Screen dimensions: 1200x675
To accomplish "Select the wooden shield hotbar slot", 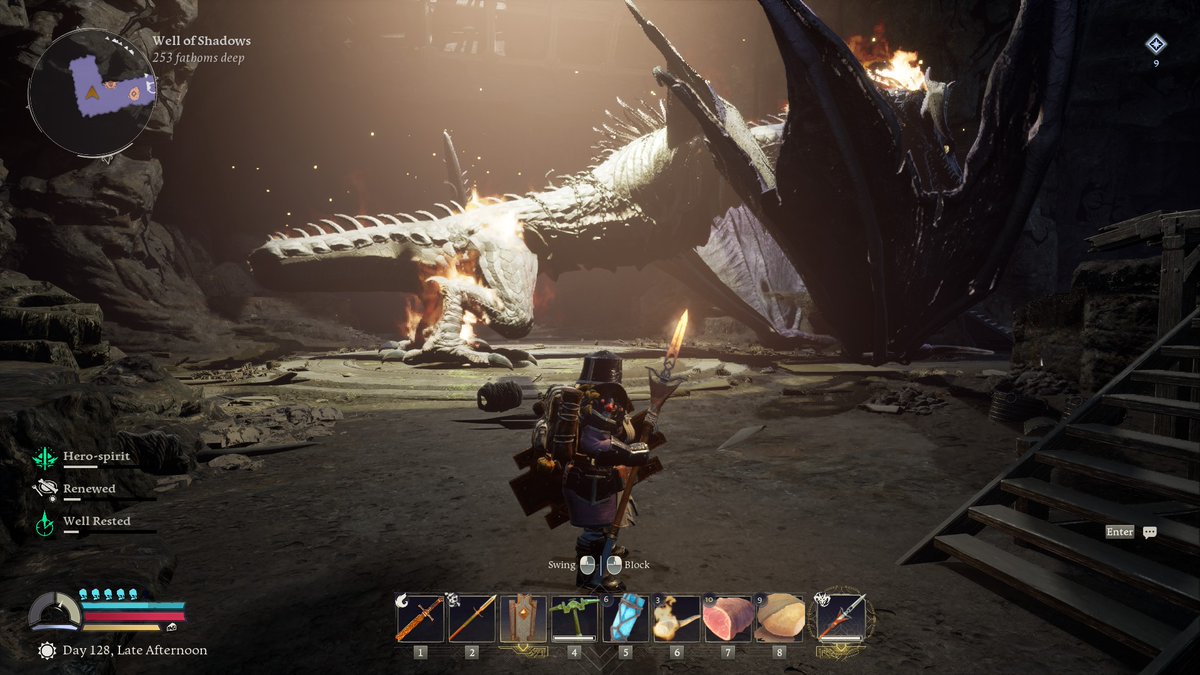I will tap(523, 618).
